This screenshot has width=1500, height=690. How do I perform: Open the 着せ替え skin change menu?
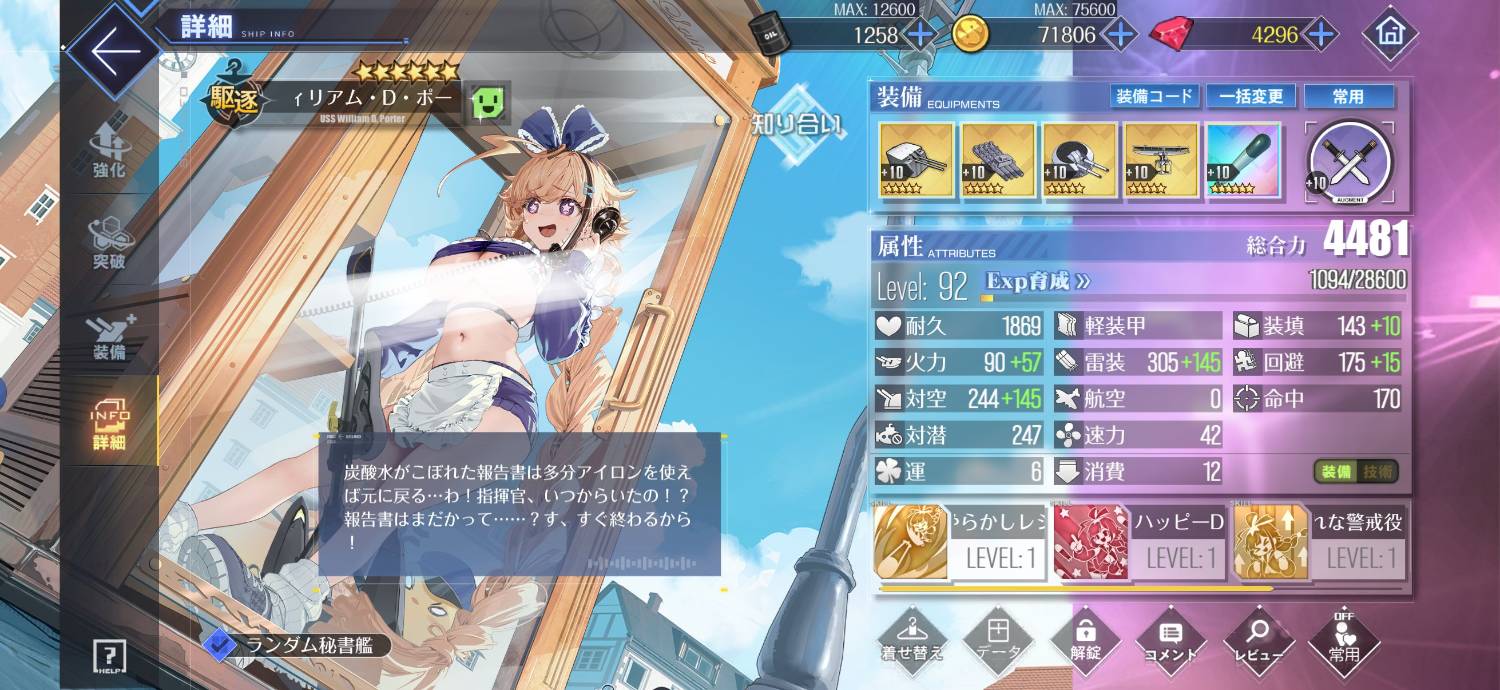(911, 641)
